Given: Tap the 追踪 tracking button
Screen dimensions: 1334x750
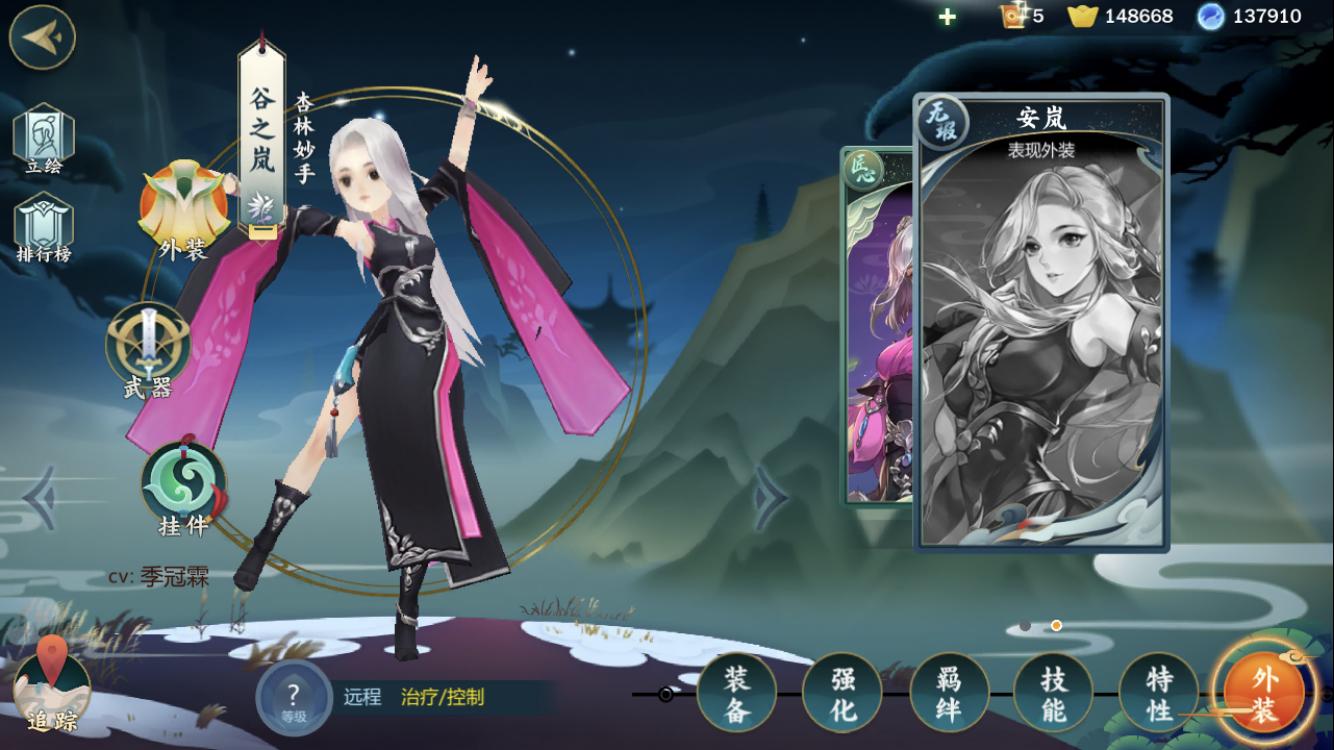Looking at the screenshot, I should (x=52, y=688).
